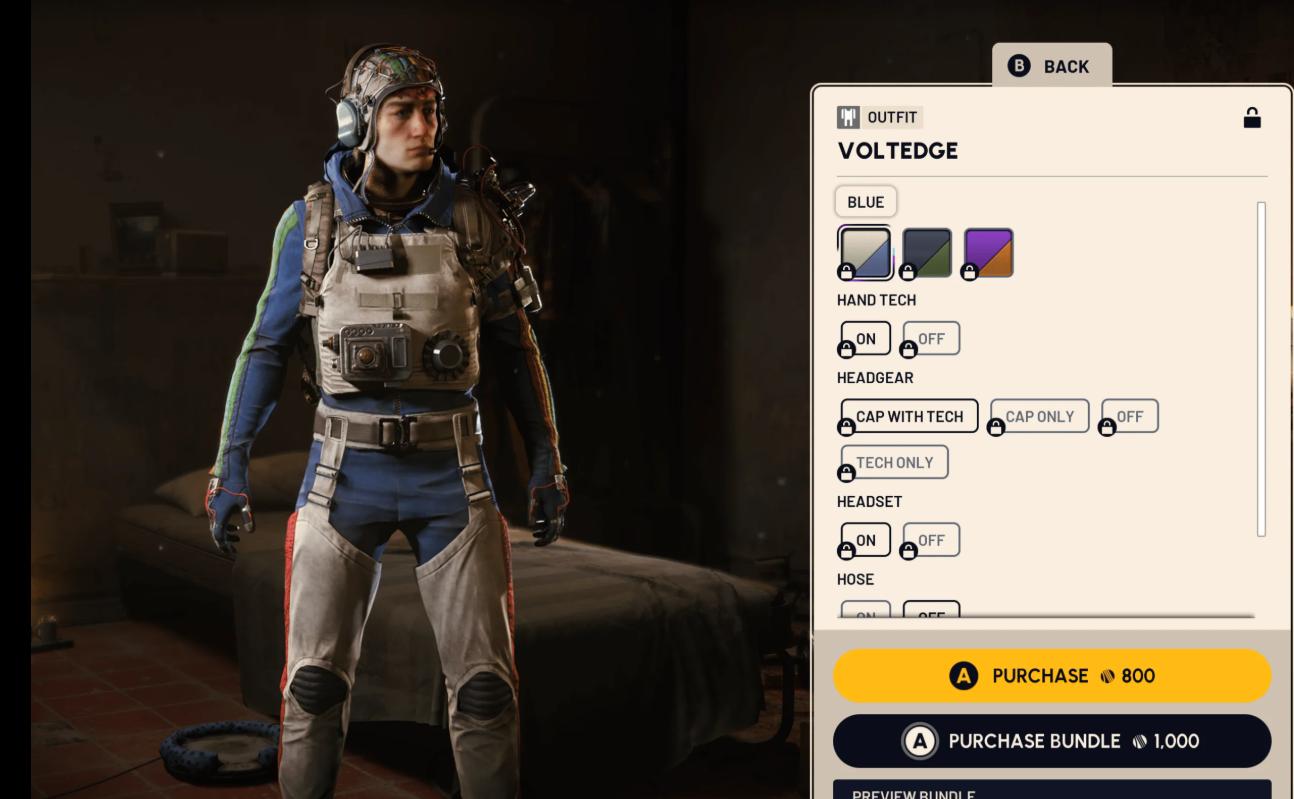The height and width of the screenshot is (799, 1294).
Task: Set Headgear to Off
Action: (x=1130, y=417)
